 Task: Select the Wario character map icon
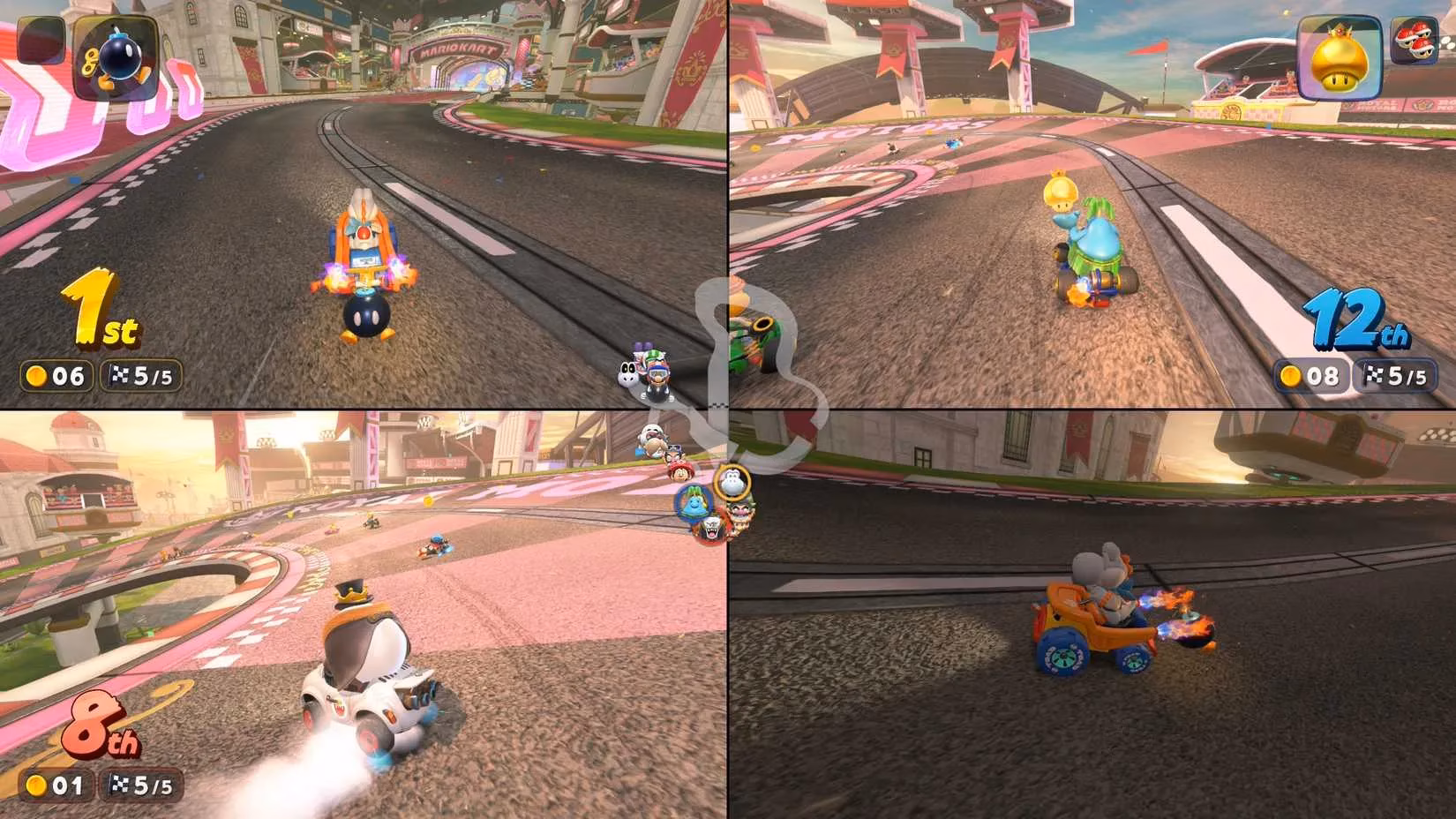click(x=741, y=511)
